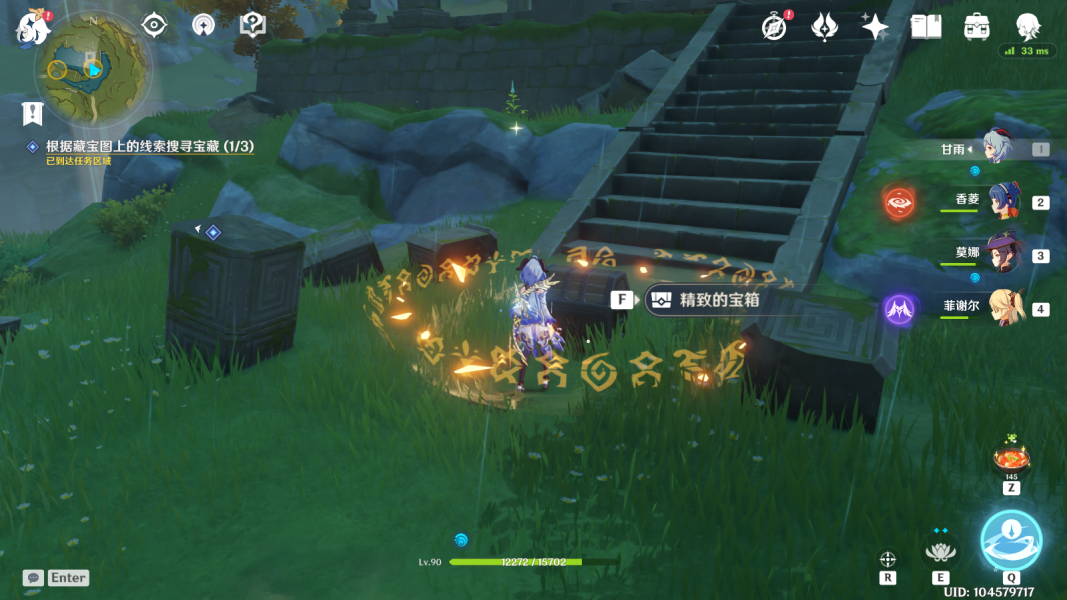Activate the elemental burst icon

(x=1011, y=540)
